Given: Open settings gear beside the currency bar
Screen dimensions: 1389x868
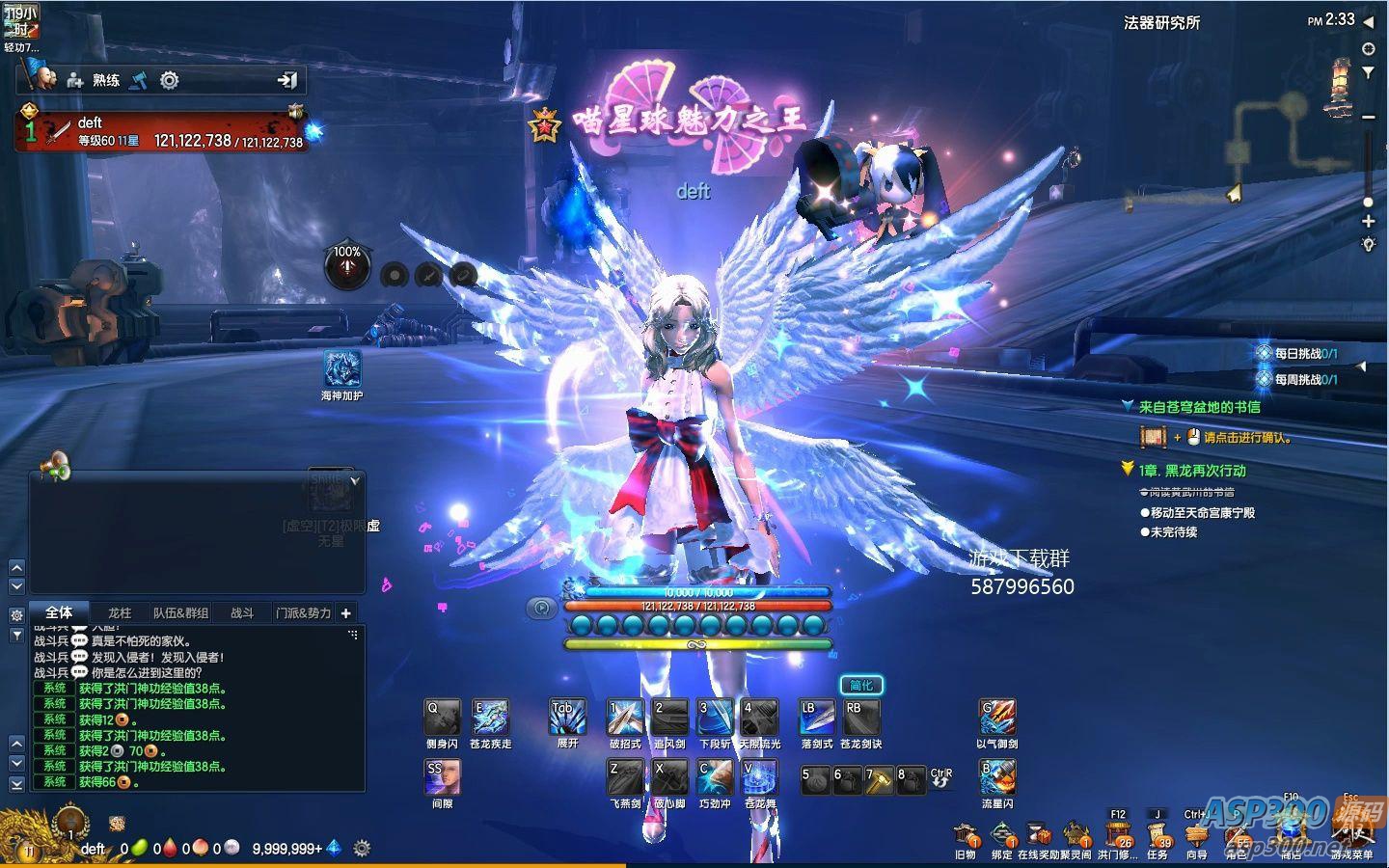Looking at the screenshot, I should tap(362, 849).
